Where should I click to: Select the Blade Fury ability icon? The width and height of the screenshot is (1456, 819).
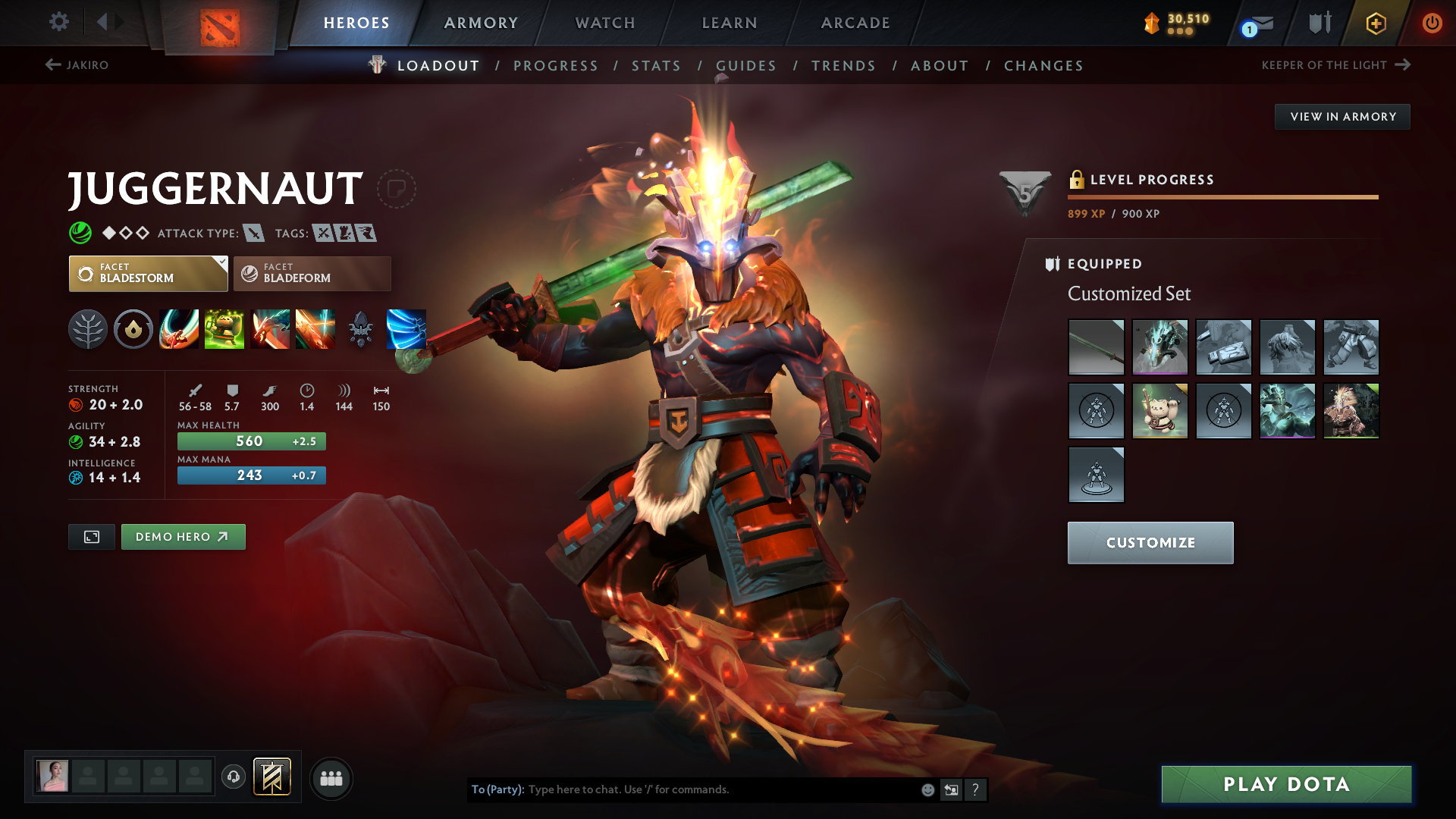click(179, 329)
